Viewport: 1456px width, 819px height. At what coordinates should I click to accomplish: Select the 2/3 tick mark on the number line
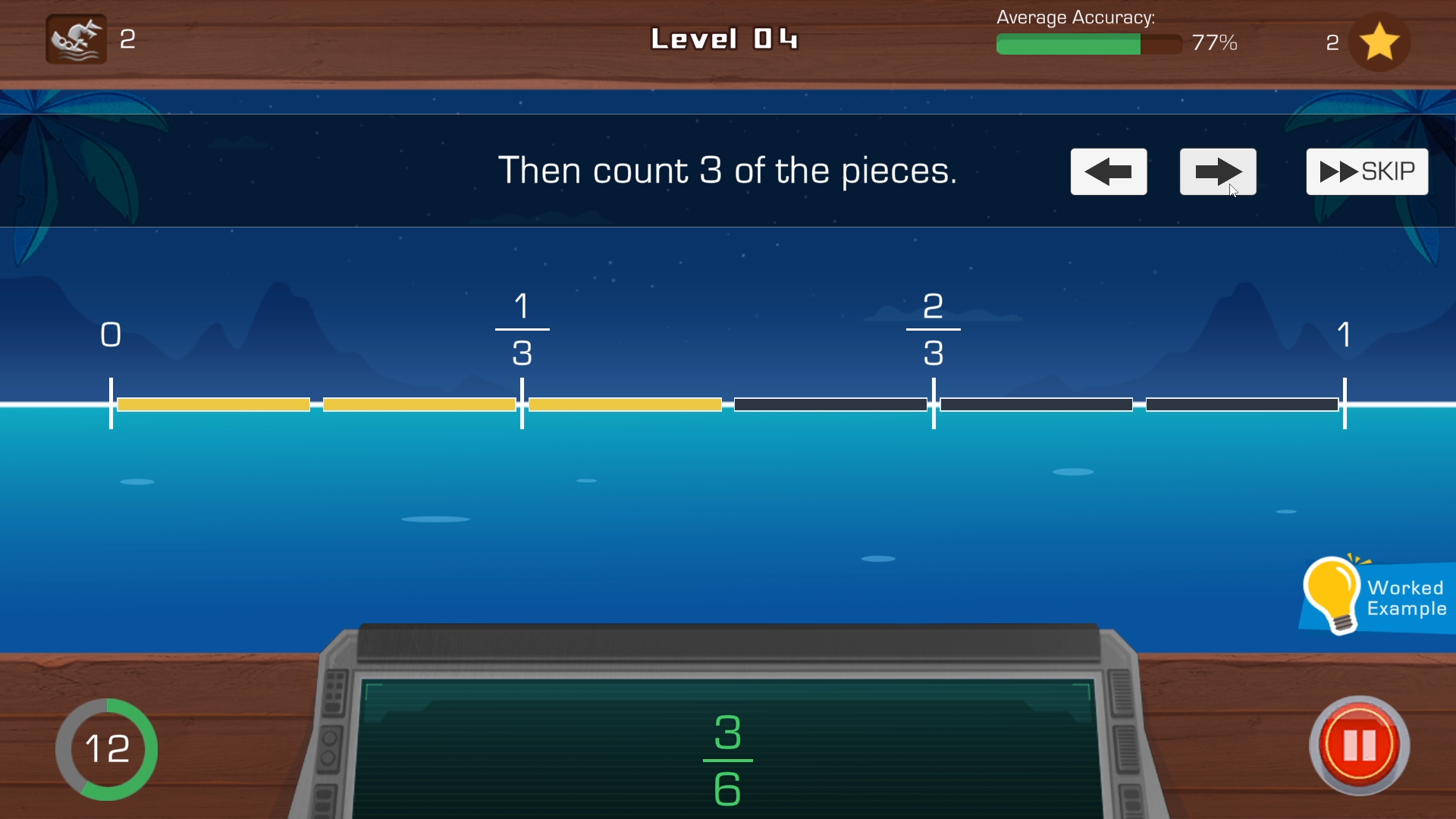[x=934, y=404]
